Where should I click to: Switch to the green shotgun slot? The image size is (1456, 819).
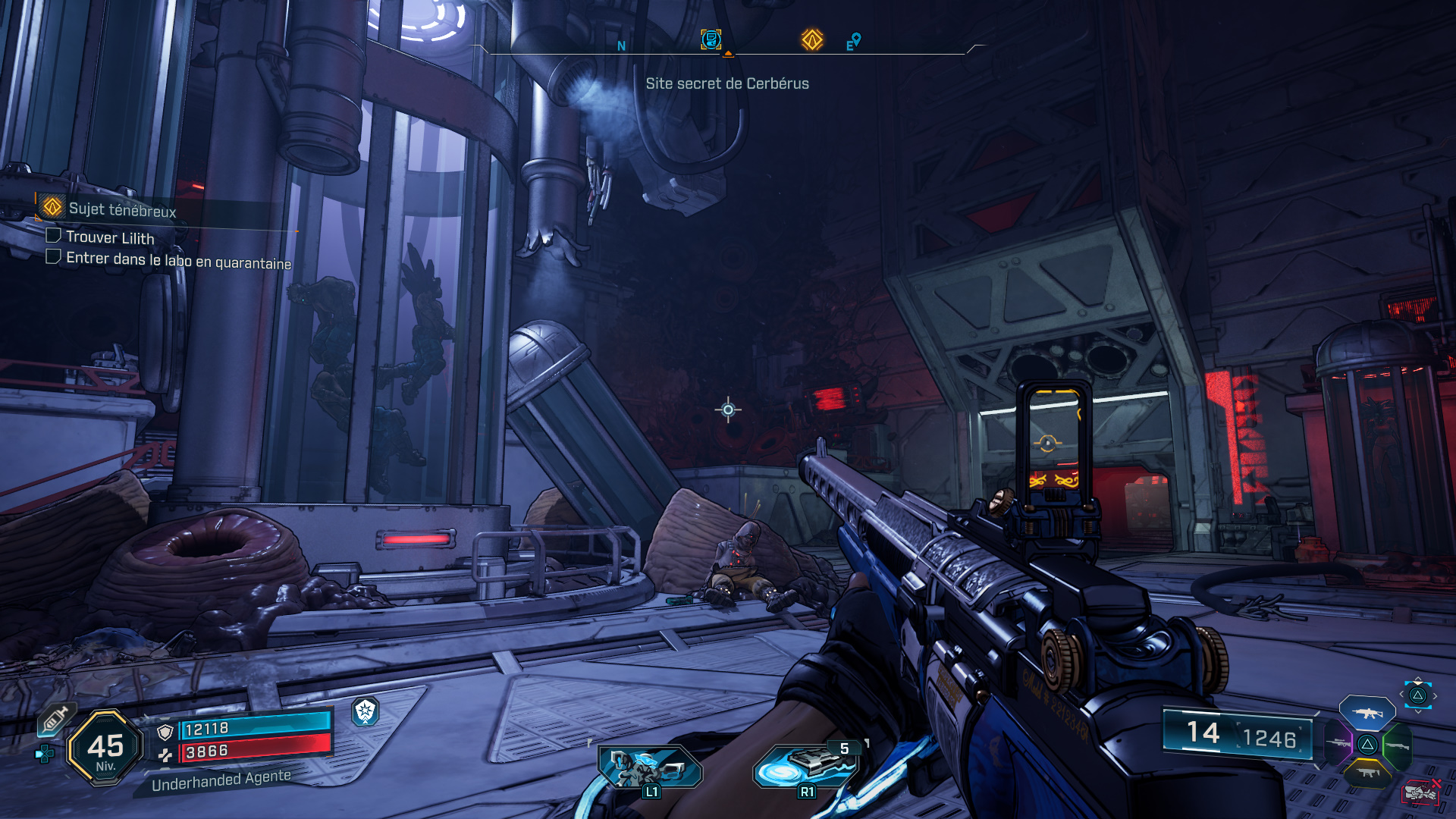(1398, 746)
